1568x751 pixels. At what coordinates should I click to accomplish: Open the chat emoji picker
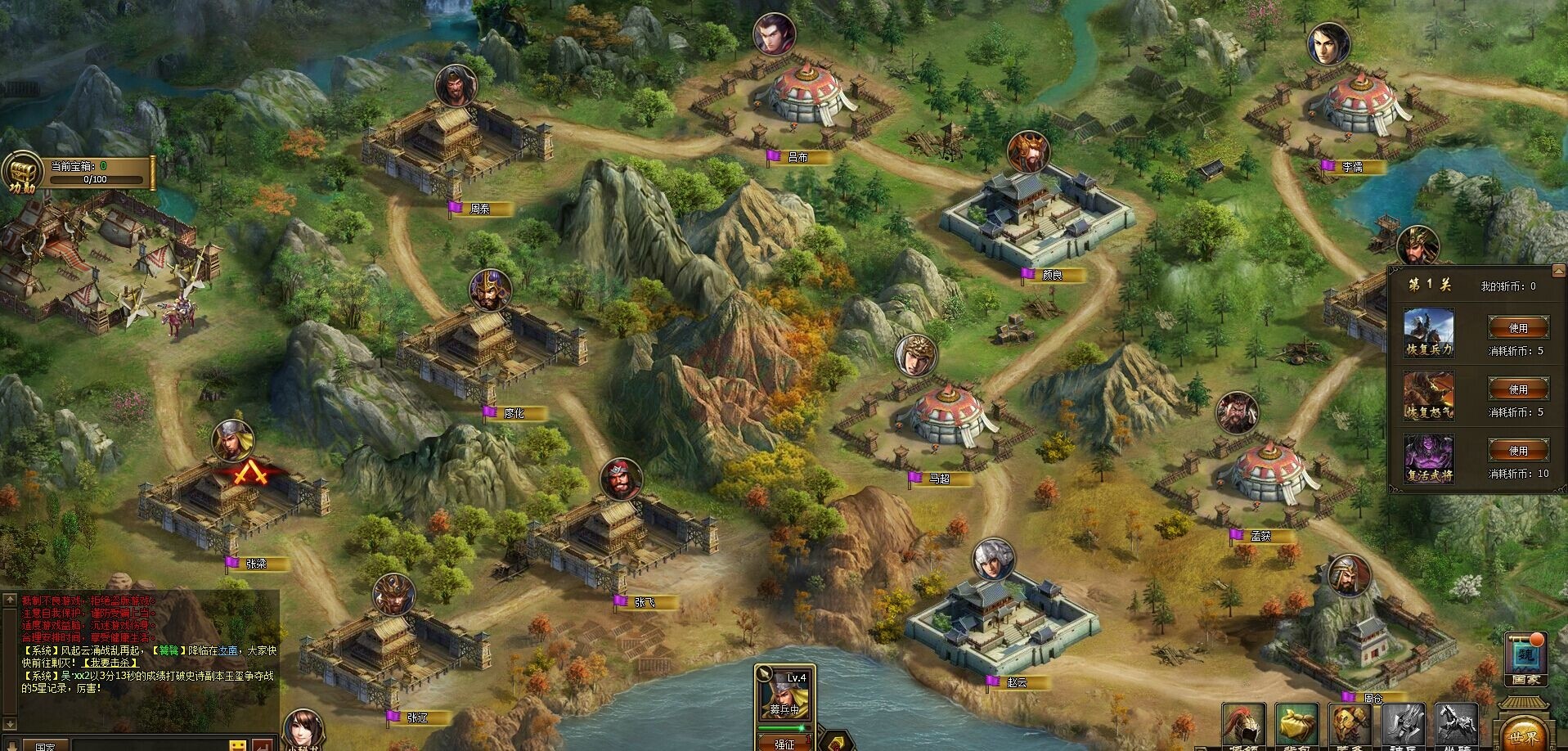tap(238, 746)
